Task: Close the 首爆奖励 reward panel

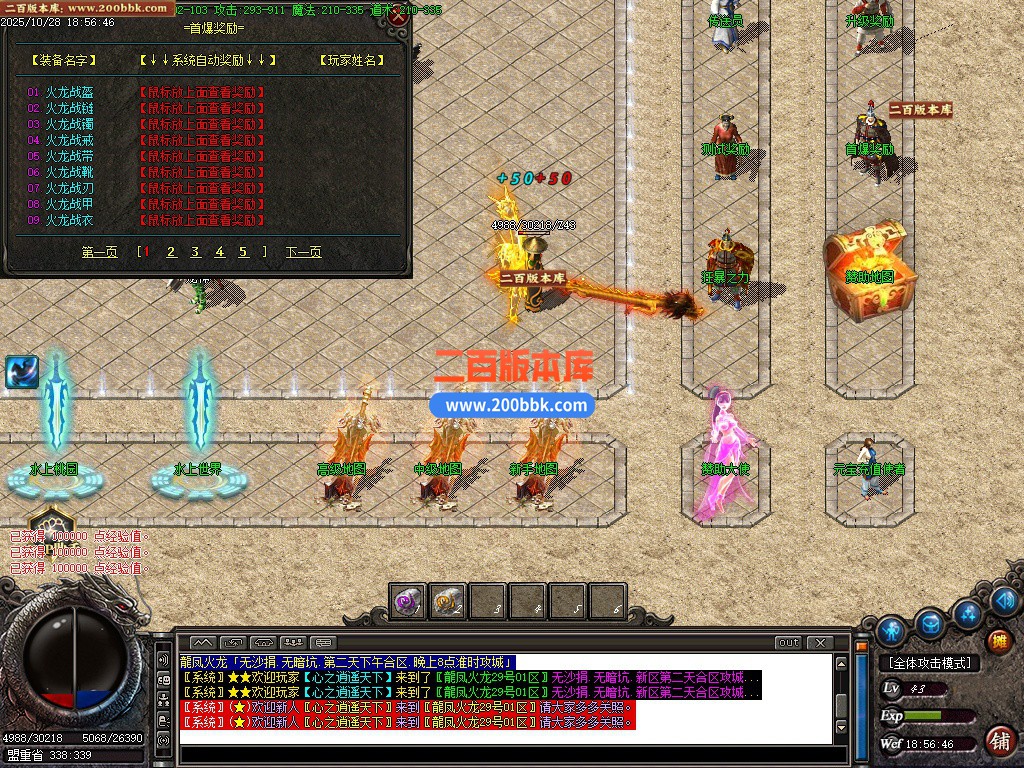Action: (399, 16)
